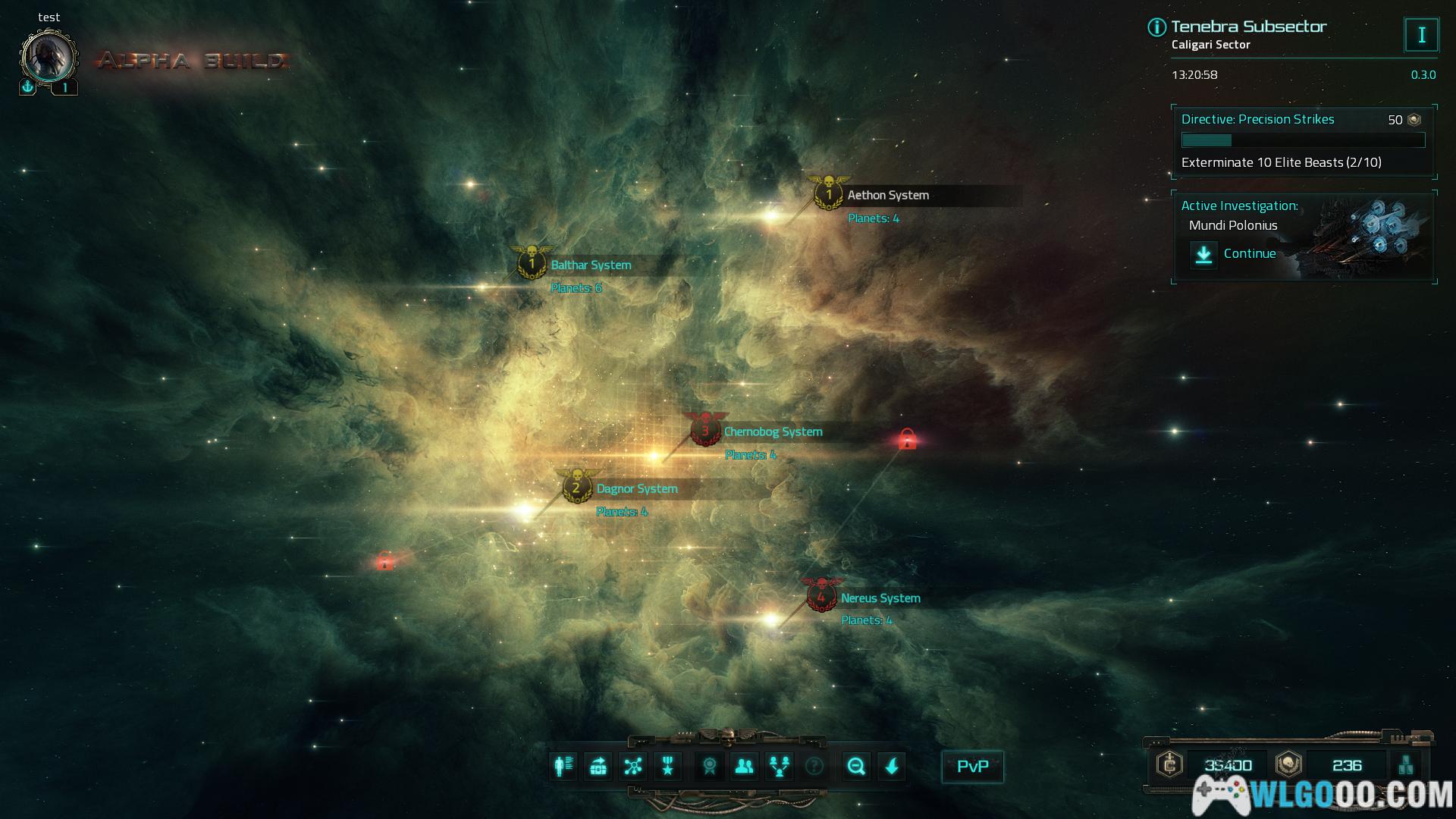
Task: Click the Directive: Precision Strikes tracker
Action: 1303,140
